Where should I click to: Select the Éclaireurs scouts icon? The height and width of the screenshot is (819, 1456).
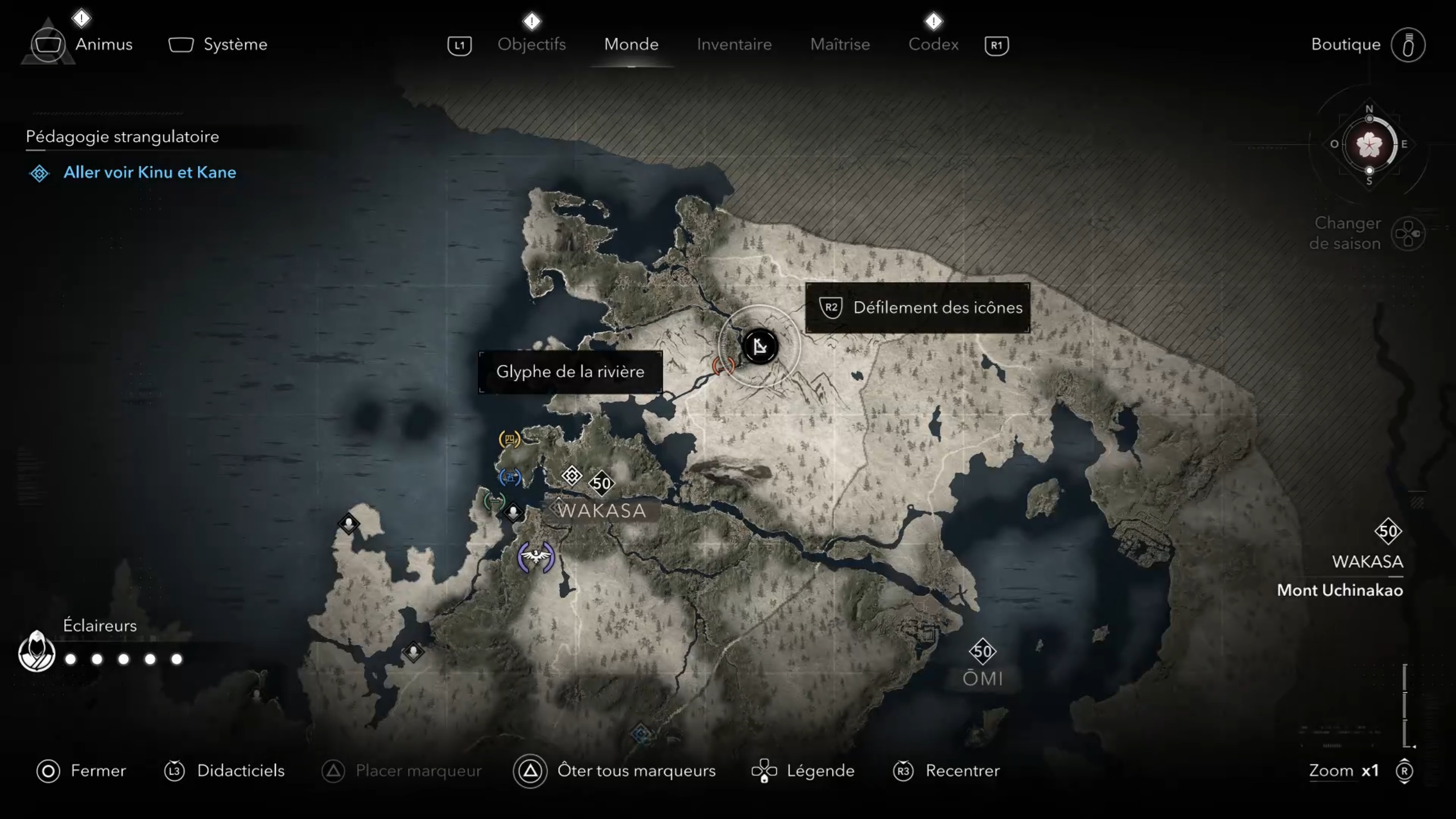coord(36,652)
